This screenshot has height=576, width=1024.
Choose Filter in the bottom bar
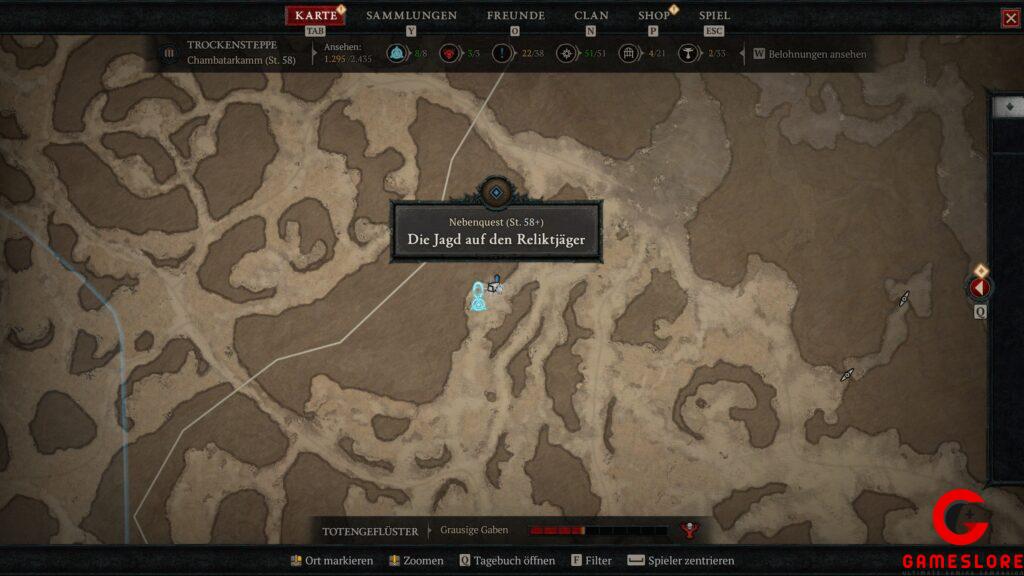pos(591,561)
